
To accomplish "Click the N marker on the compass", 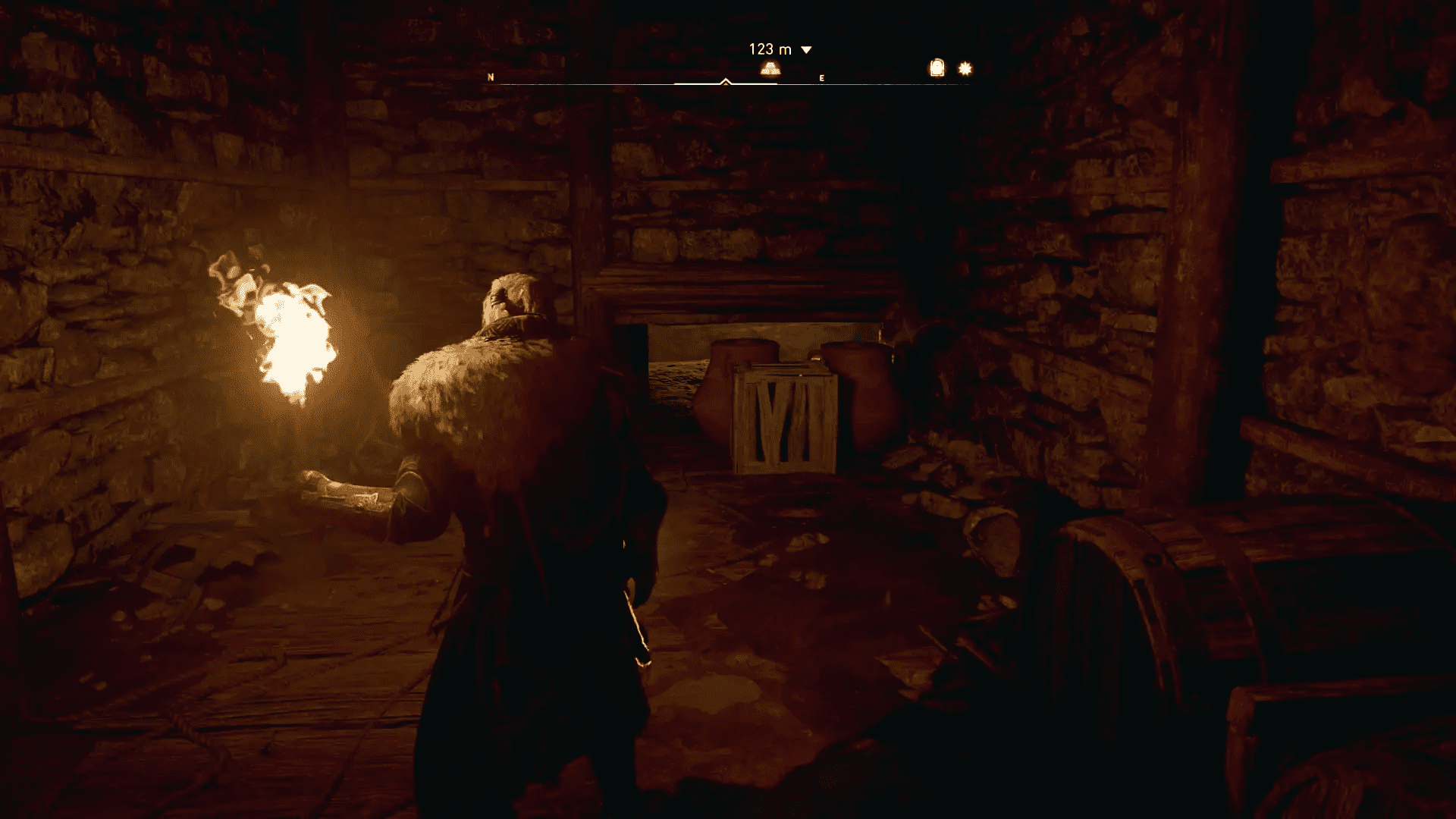I will point(491,77).
